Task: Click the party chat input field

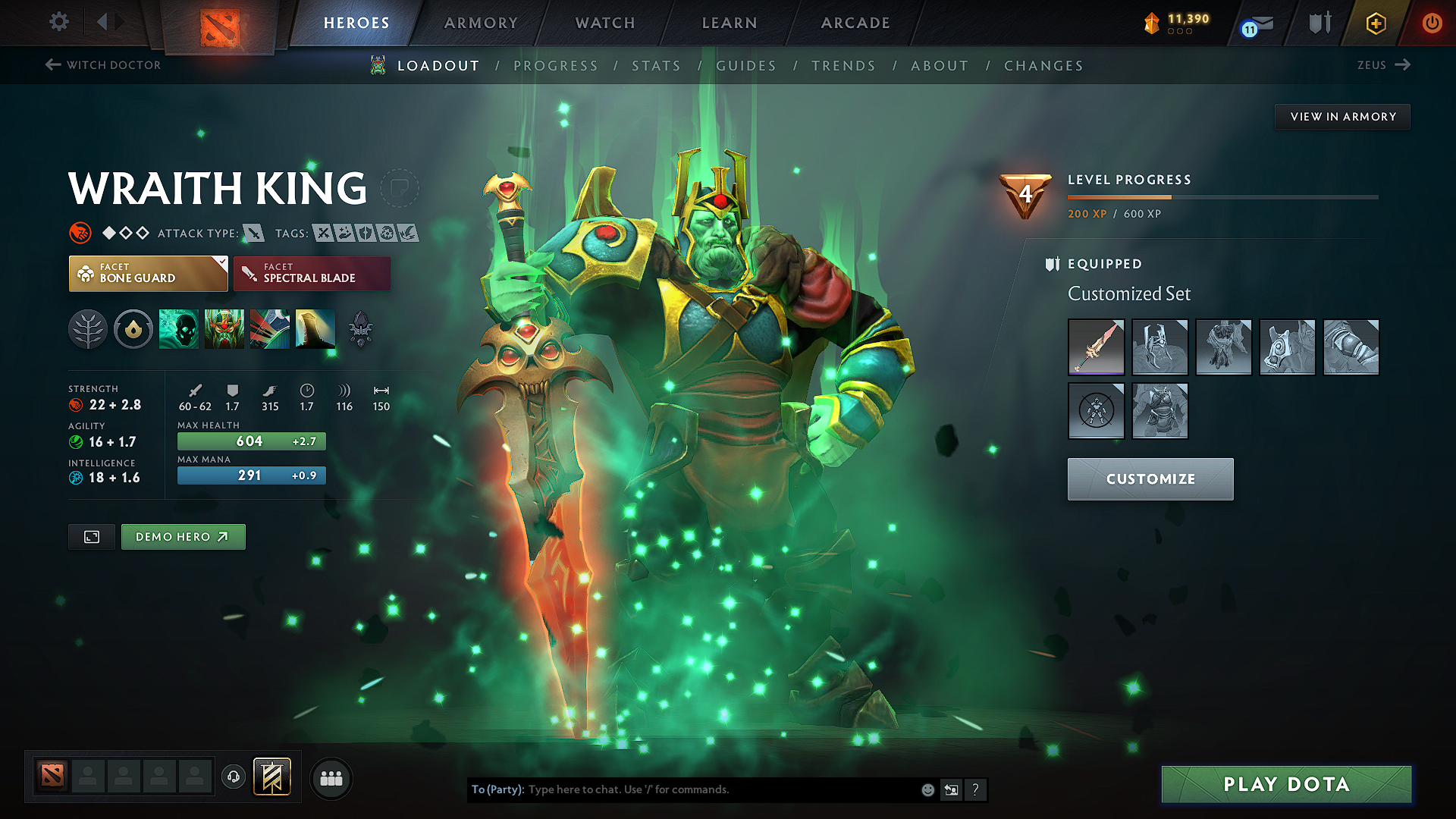Action: pyautogui.click(x=682, y=789)
